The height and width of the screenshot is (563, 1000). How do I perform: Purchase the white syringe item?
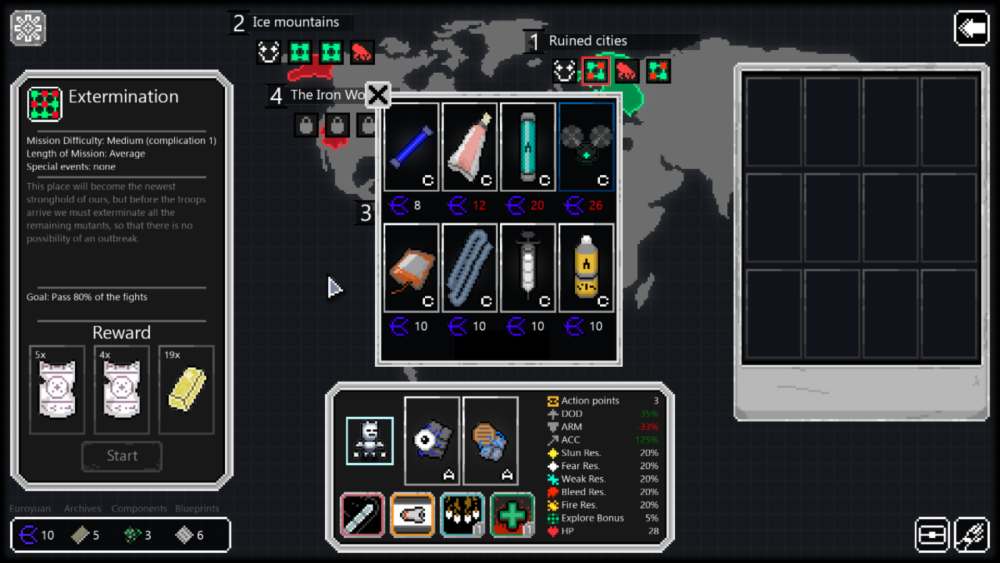tap(528, 267)
